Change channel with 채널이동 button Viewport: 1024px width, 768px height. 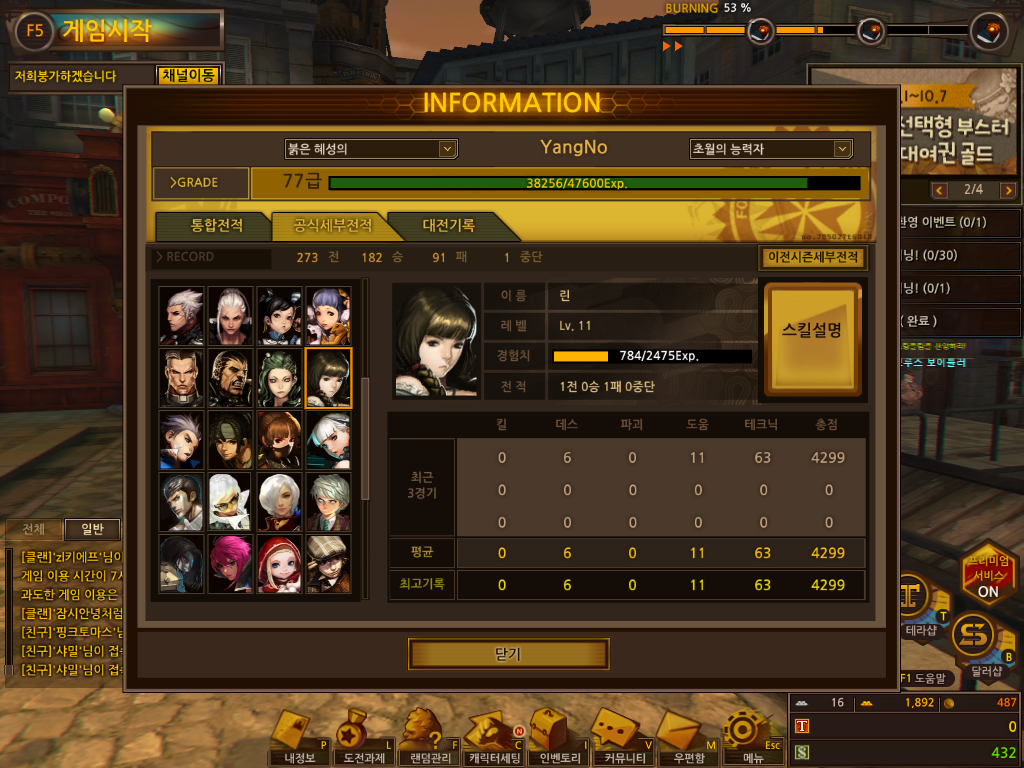click(187, 75)
